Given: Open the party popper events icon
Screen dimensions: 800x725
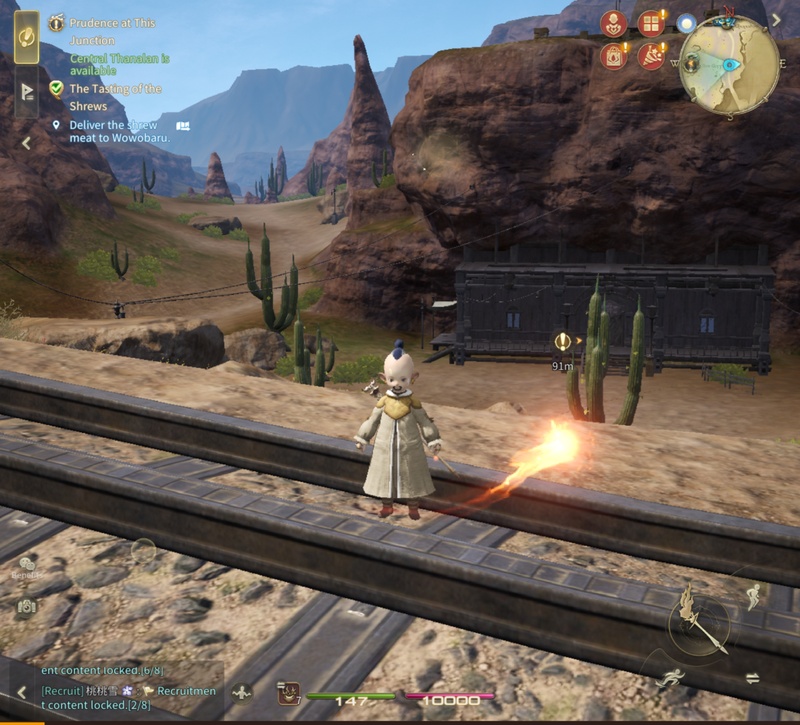Looking at the screenshot, I should [650, 56].
